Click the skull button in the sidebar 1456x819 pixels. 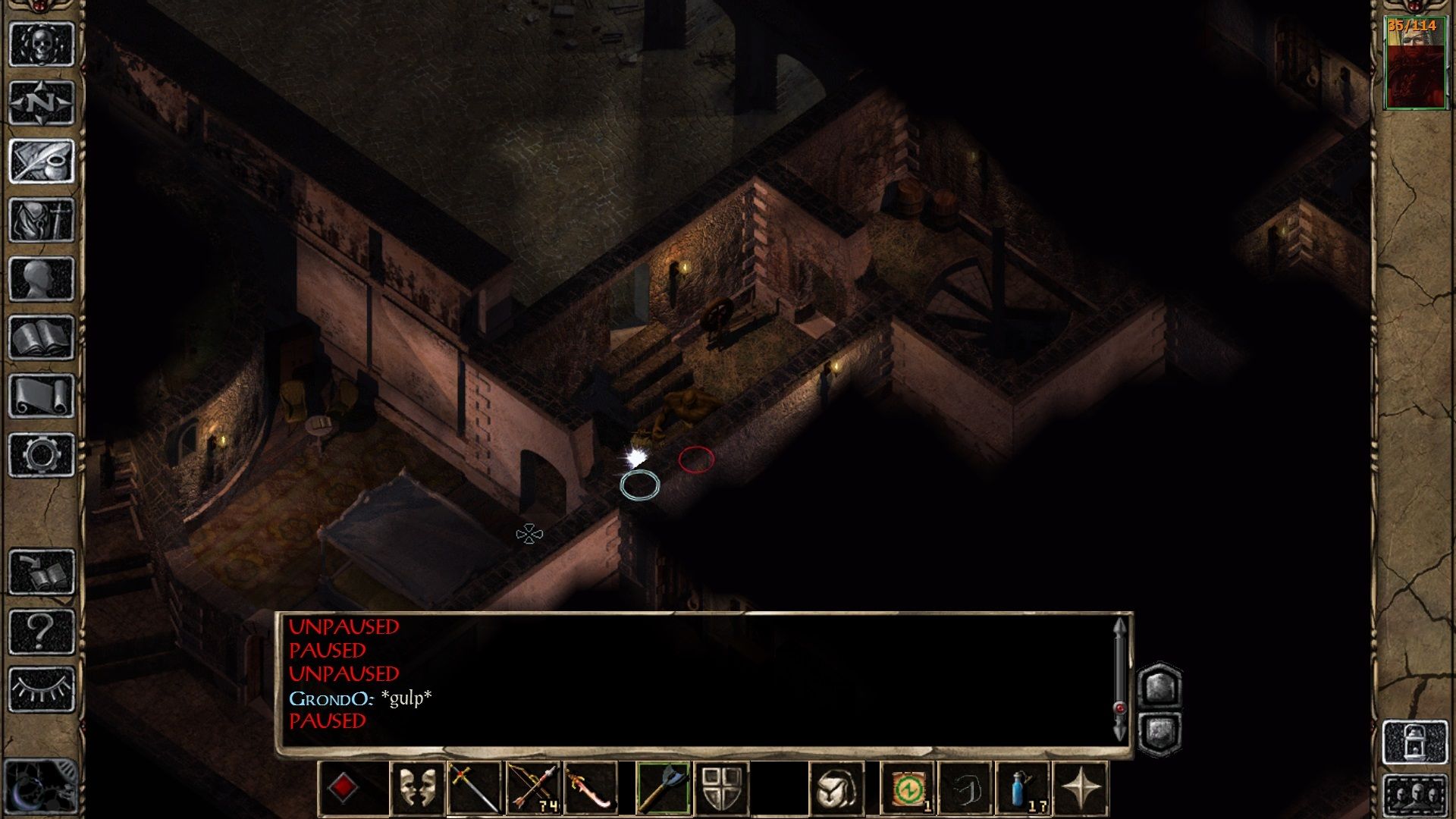coord(42,44)
